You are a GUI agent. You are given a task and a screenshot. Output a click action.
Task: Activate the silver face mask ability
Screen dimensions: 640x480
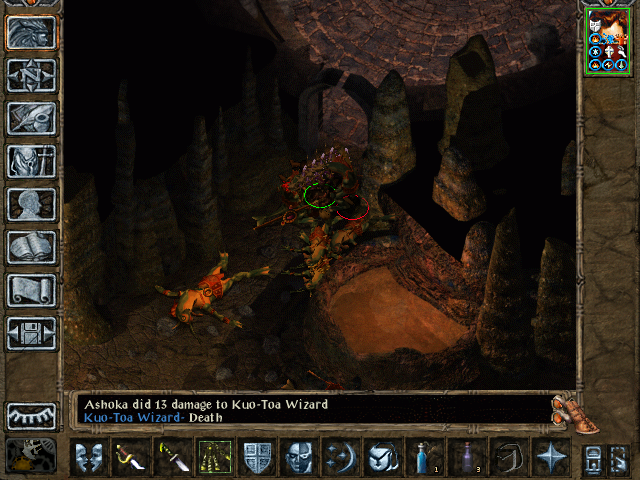tap(298, 458)
